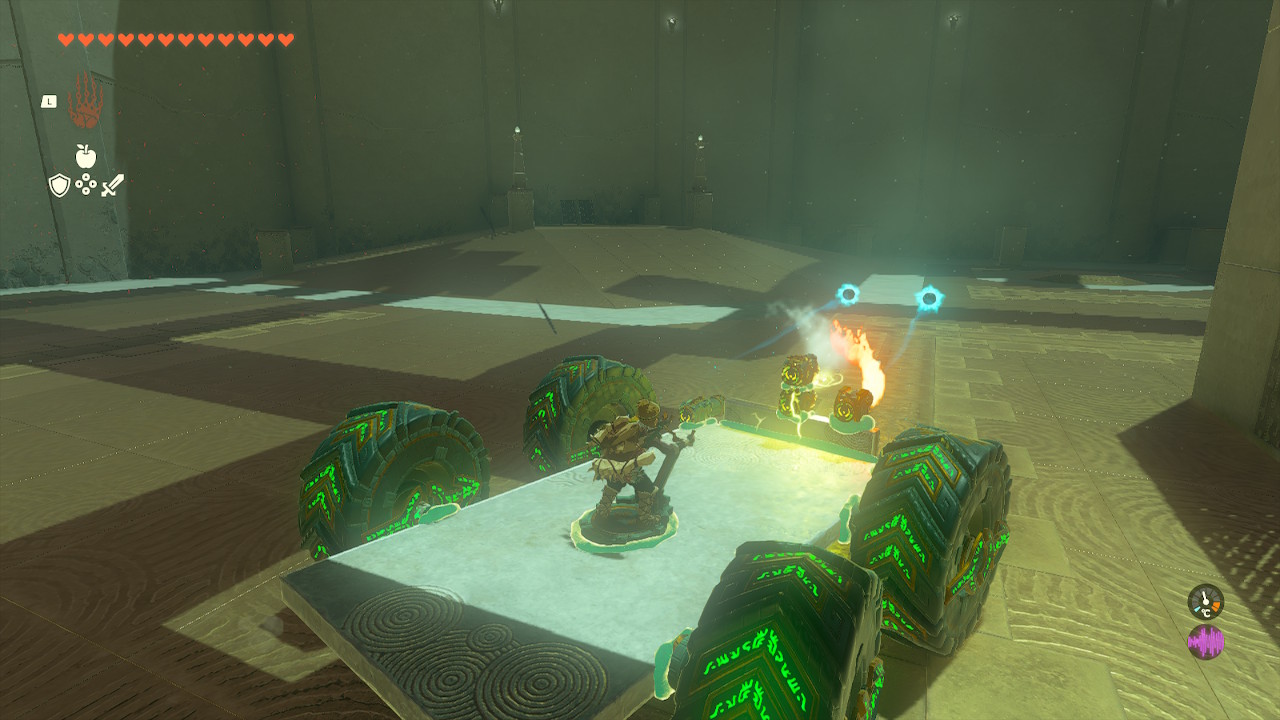Open the shield quick-select icon
The height and width of the screenshot is (720, 1280).
(x=59, y=185)
